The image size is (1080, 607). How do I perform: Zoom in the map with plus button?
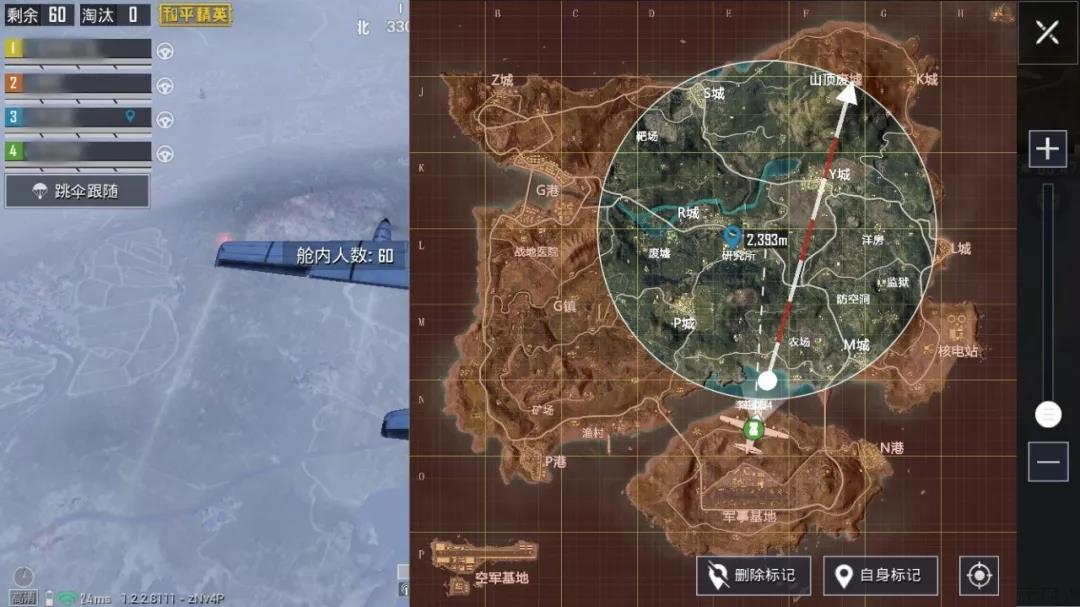1047,150
